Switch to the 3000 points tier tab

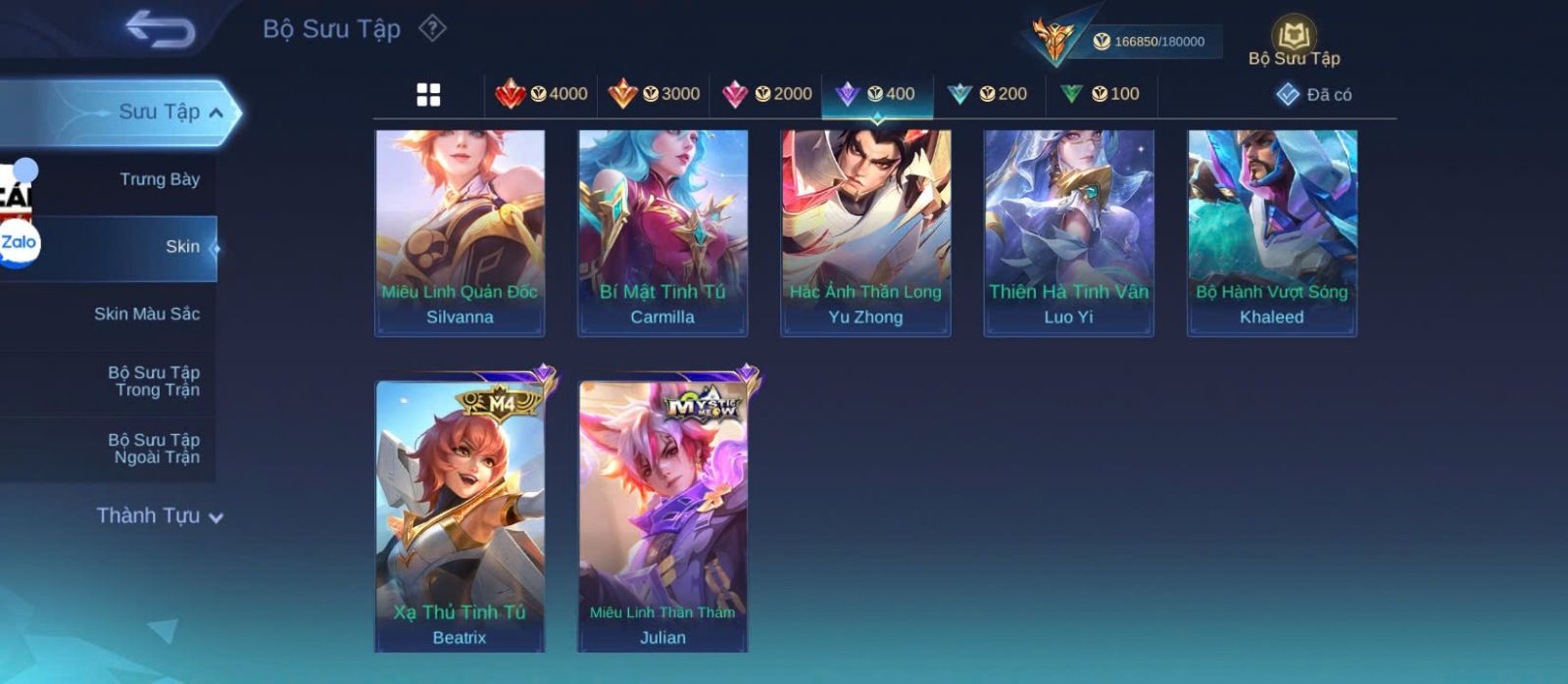coord(654,94)
